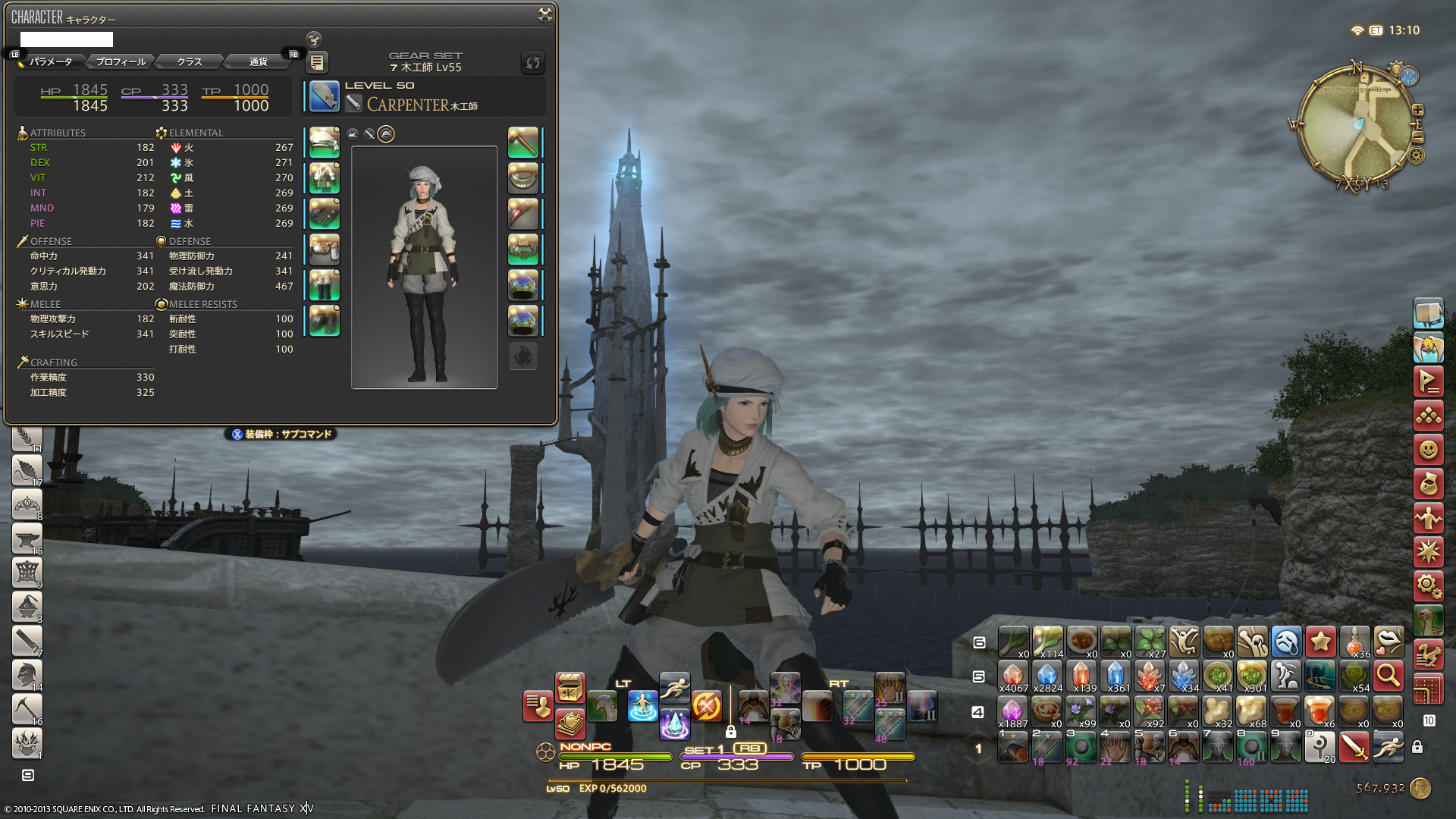Select the 通貨 currency tab
Image resolution: width=1456 pixels, height=819 pixels.
258,61
